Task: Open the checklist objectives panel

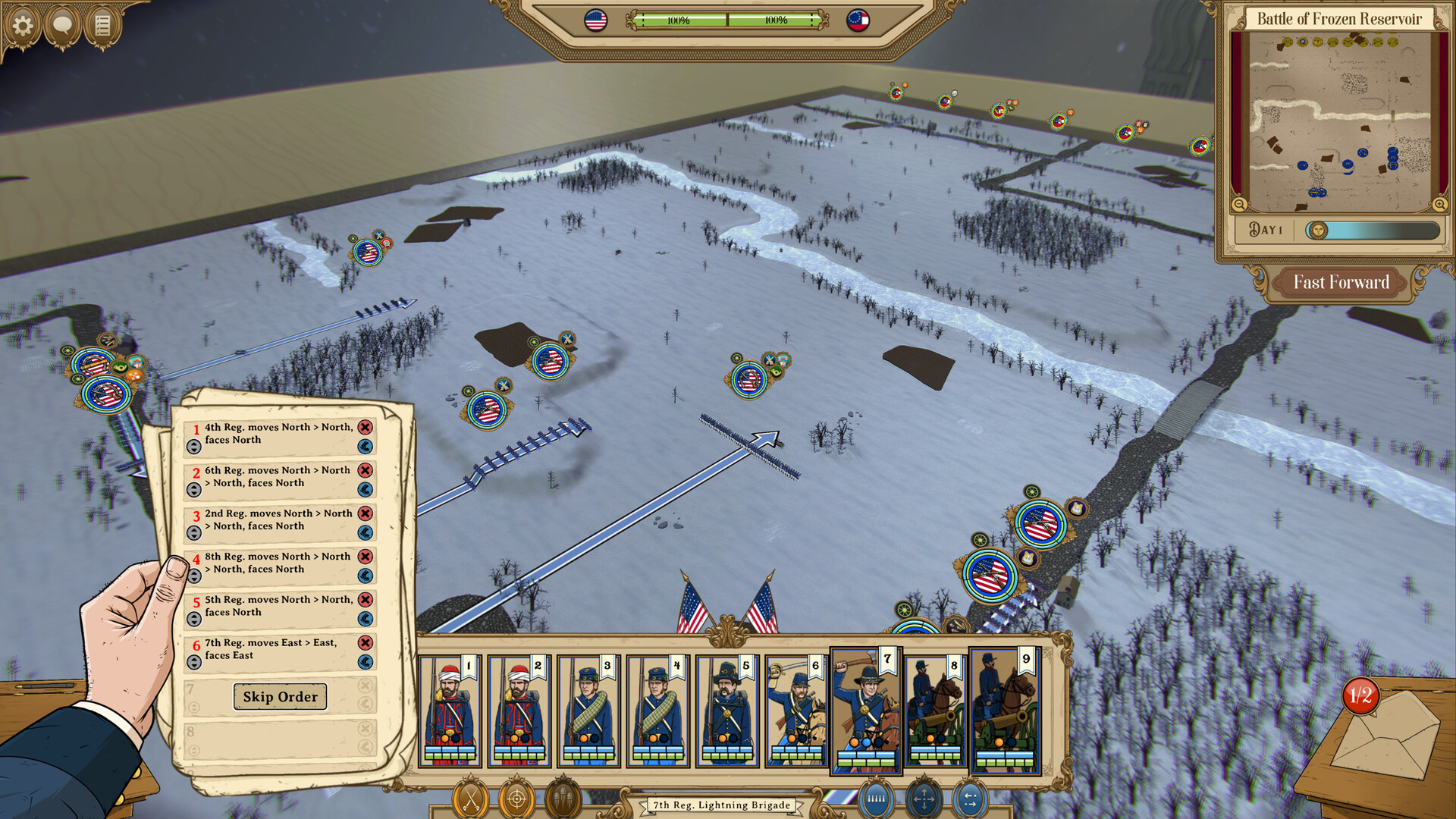Action: [x=102, y=26]
